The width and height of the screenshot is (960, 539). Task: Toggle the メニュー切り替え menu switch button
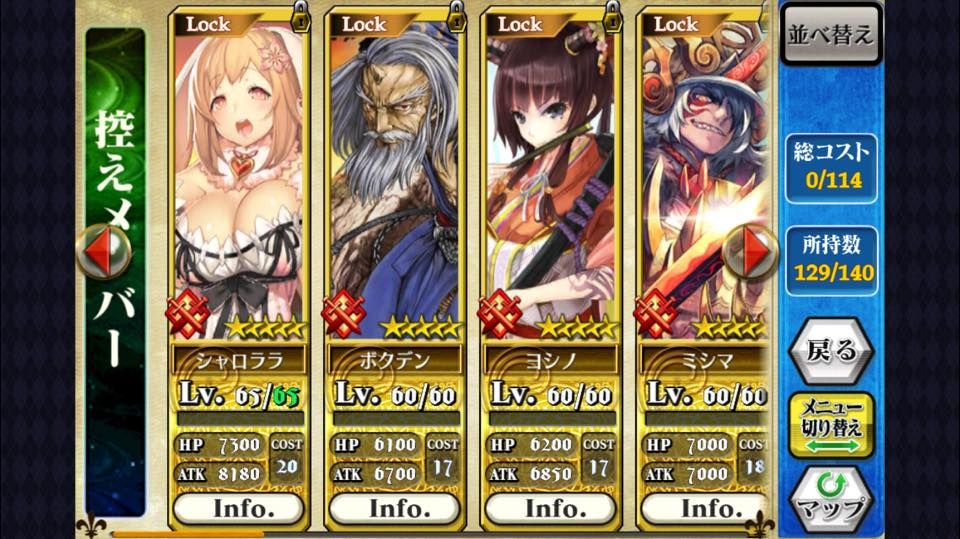831,425
